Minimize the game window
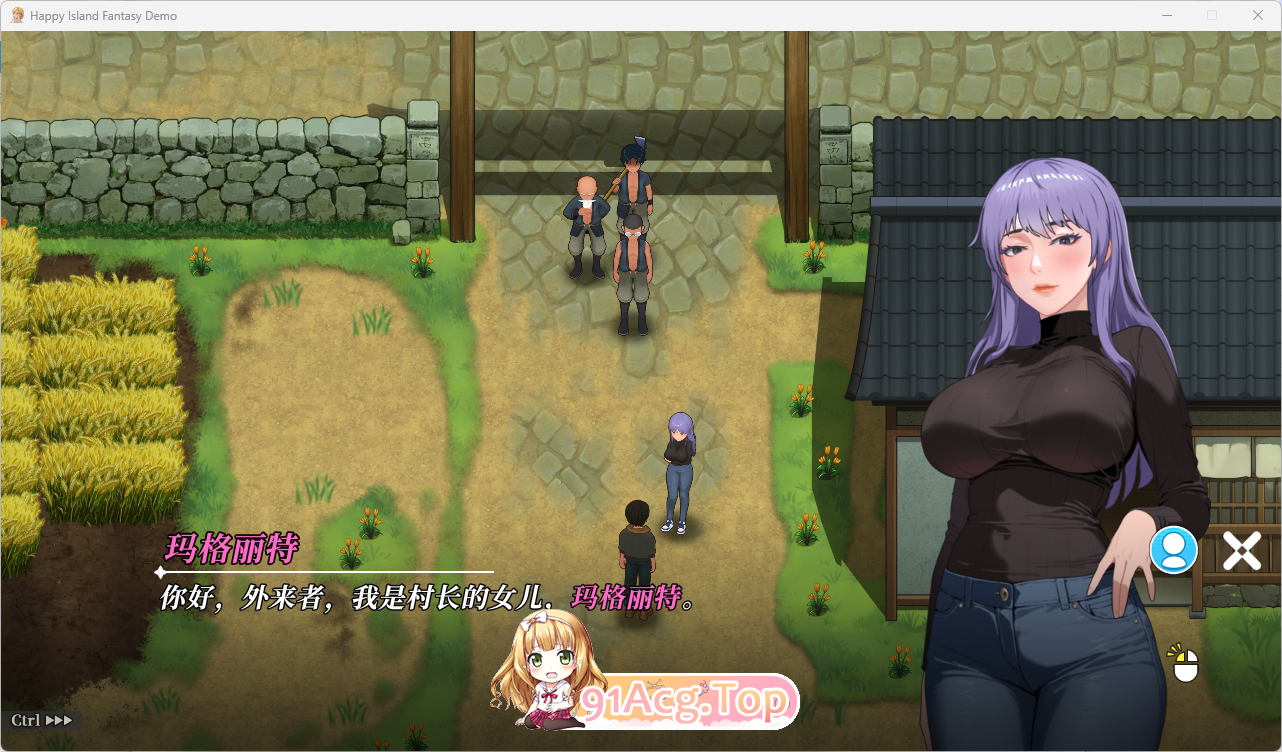 point(1166,15)
